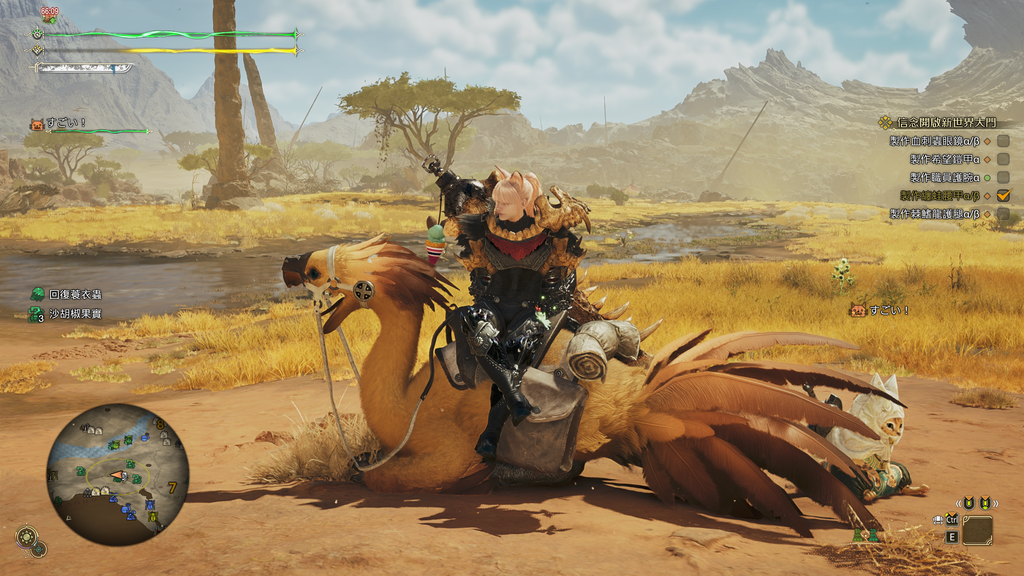Tick the 製作希望鎧甲α checkbox
This screenshot has width=1024, height=576.
coord(1003,159)
